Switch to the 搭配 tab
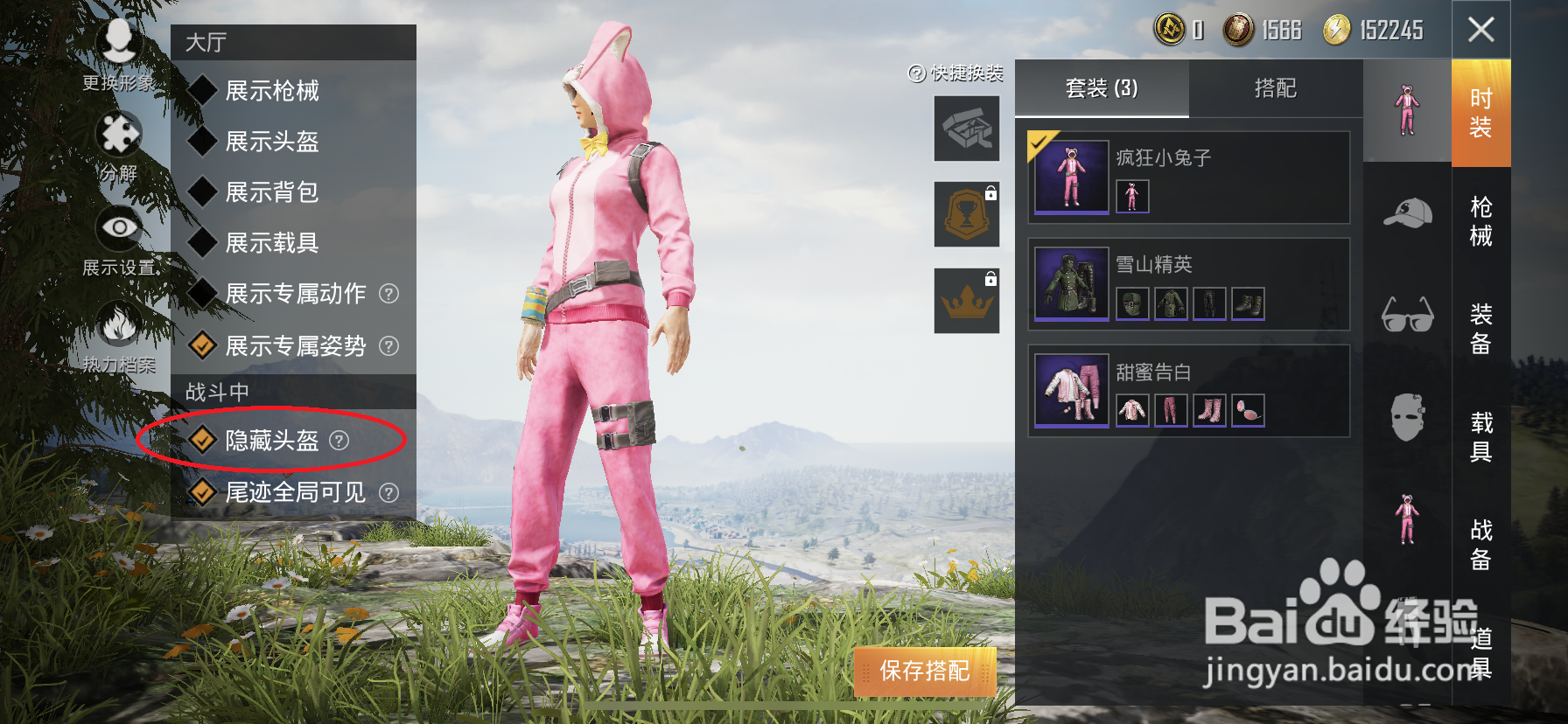Image resolution: width=1568 pixels, height=724 pixels. [x=1277, y=88]
